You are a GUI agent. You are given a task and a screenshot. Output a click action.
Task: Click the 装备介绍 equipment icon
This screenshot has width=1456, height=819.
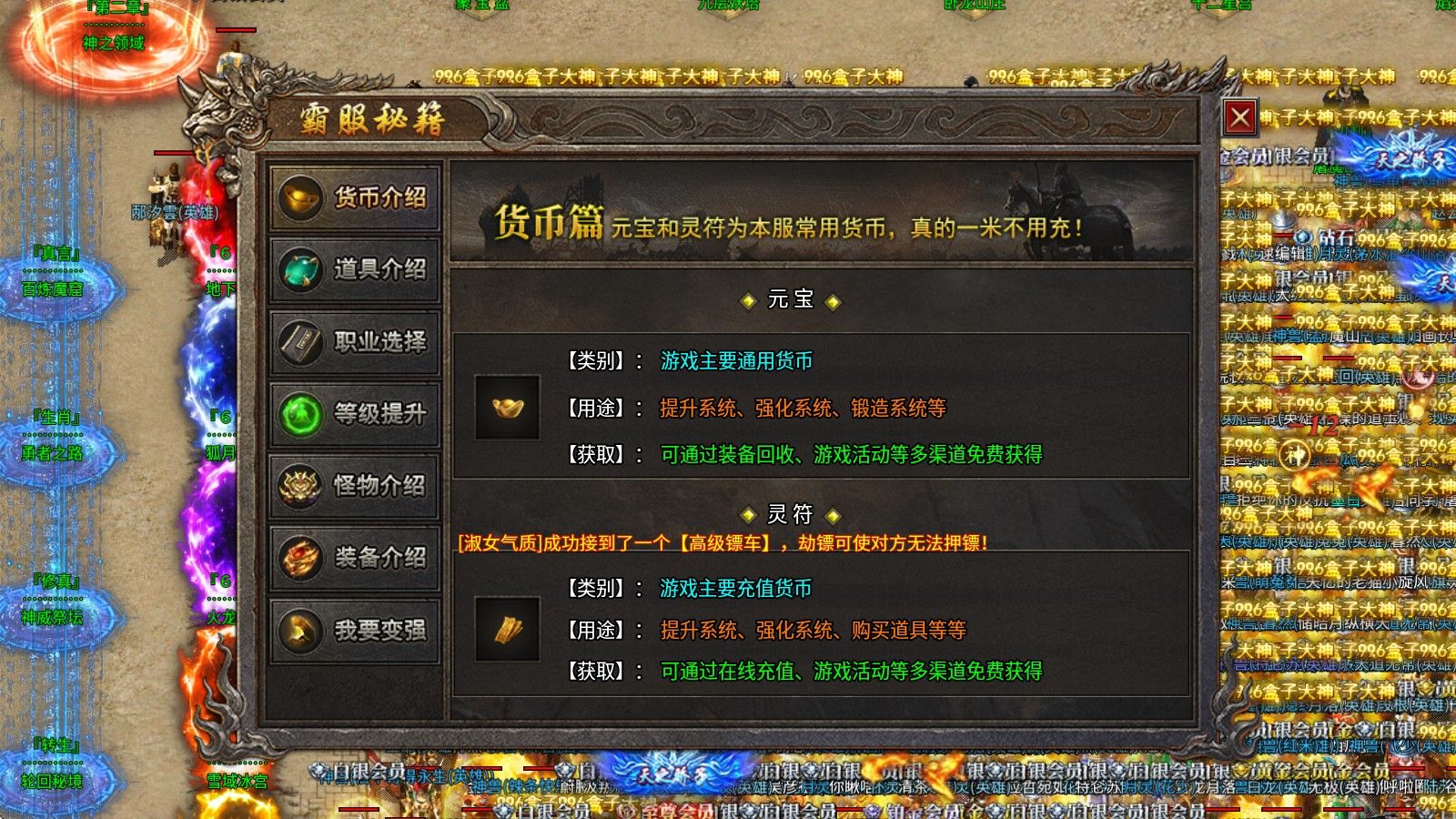tap(300, 558)
